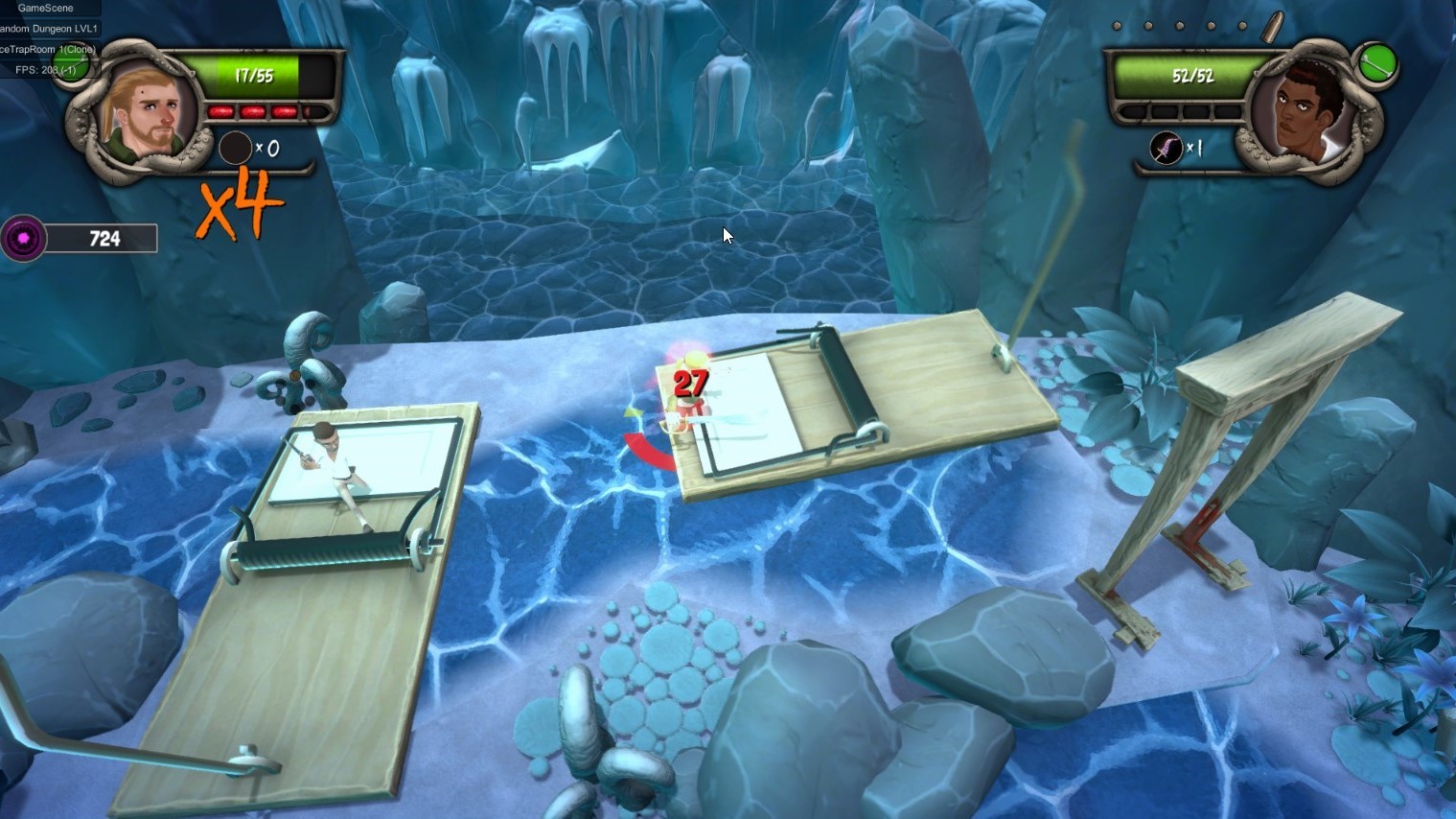The width and height of the screenshot is (1456, 819).
Task: Toggle the leftmost ammo dot above right health bar
Action: tap(1116, 24)
